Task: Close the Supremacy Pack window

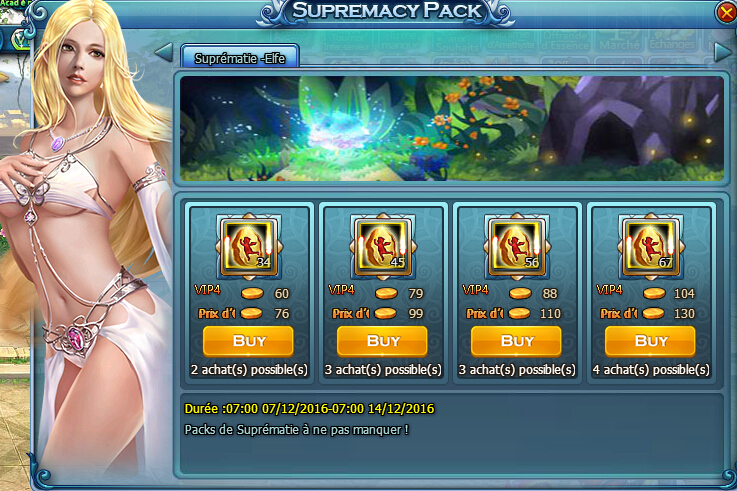Action: pos(725,13)
